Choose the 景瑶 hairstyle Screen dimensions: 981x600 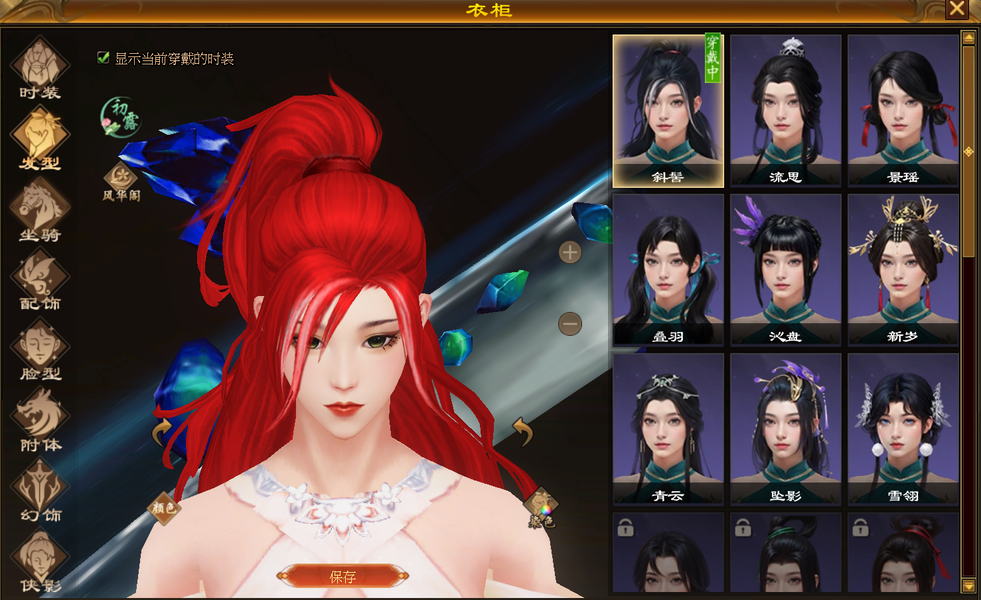tap(903, 110)
